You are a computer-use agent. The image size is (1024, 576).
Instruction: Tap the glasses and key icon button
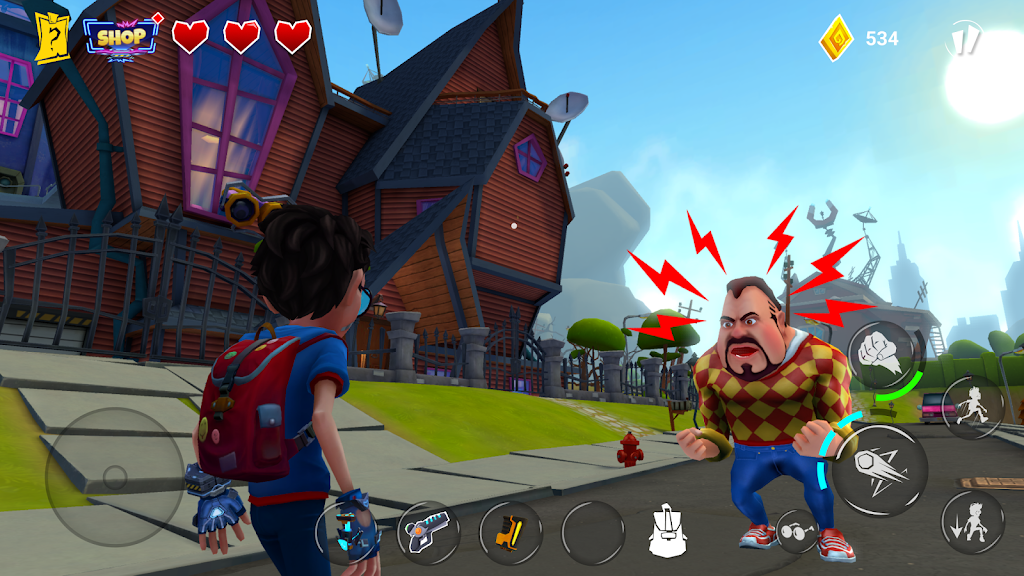[x=797, y=531]
